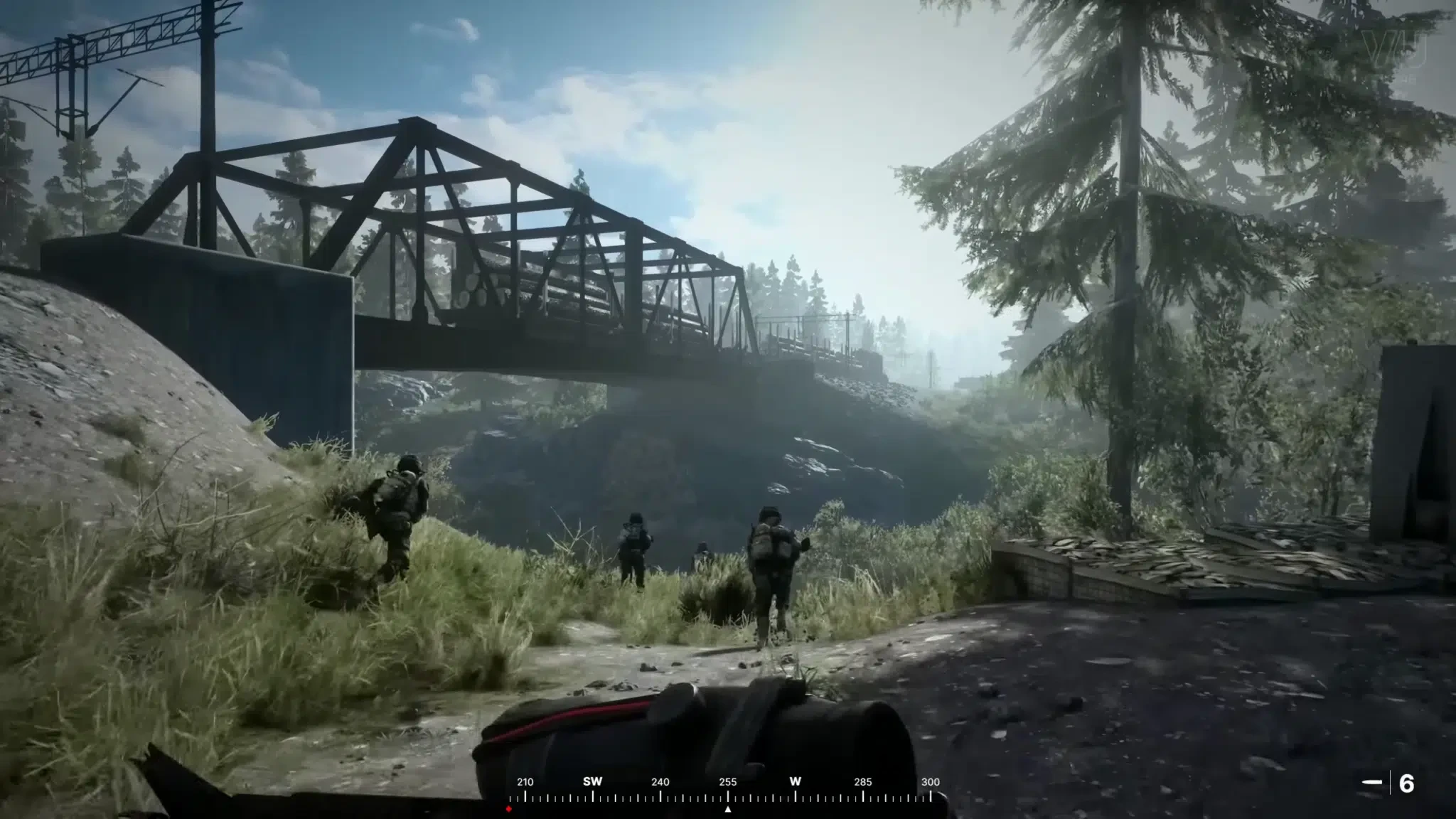The width and height of the screenshot is (1456, 819).
Task: Click the white triangle heading indicator below the compass
Action: point(728,808)
